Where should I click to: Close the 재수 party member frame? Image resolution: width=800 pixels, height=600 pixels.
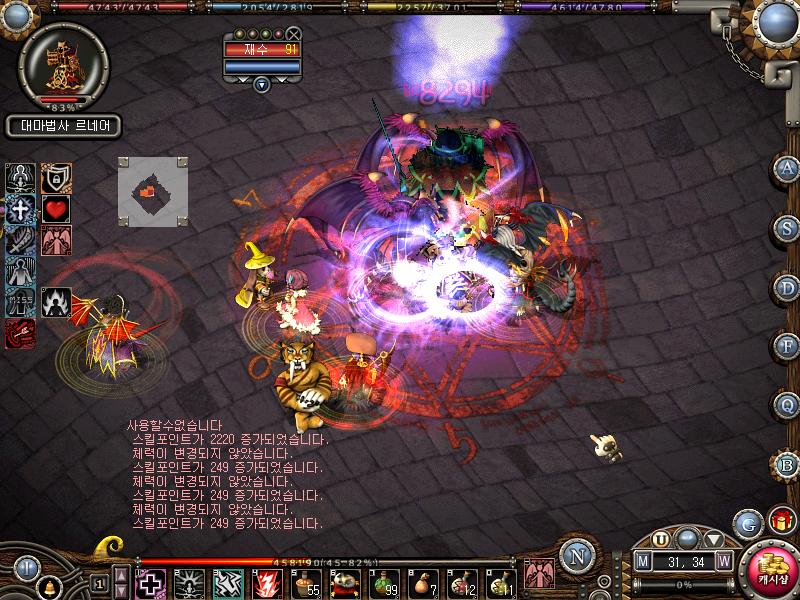293,34
